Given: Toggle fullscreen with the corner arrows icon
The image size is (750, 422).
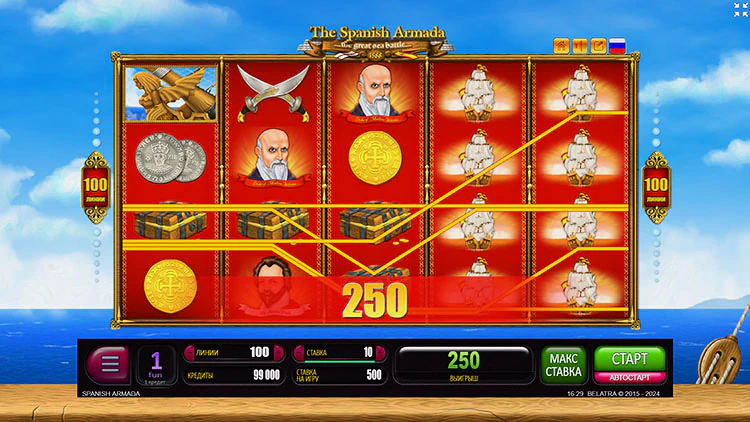Looking at the screenshot, I should coord(740,9).
